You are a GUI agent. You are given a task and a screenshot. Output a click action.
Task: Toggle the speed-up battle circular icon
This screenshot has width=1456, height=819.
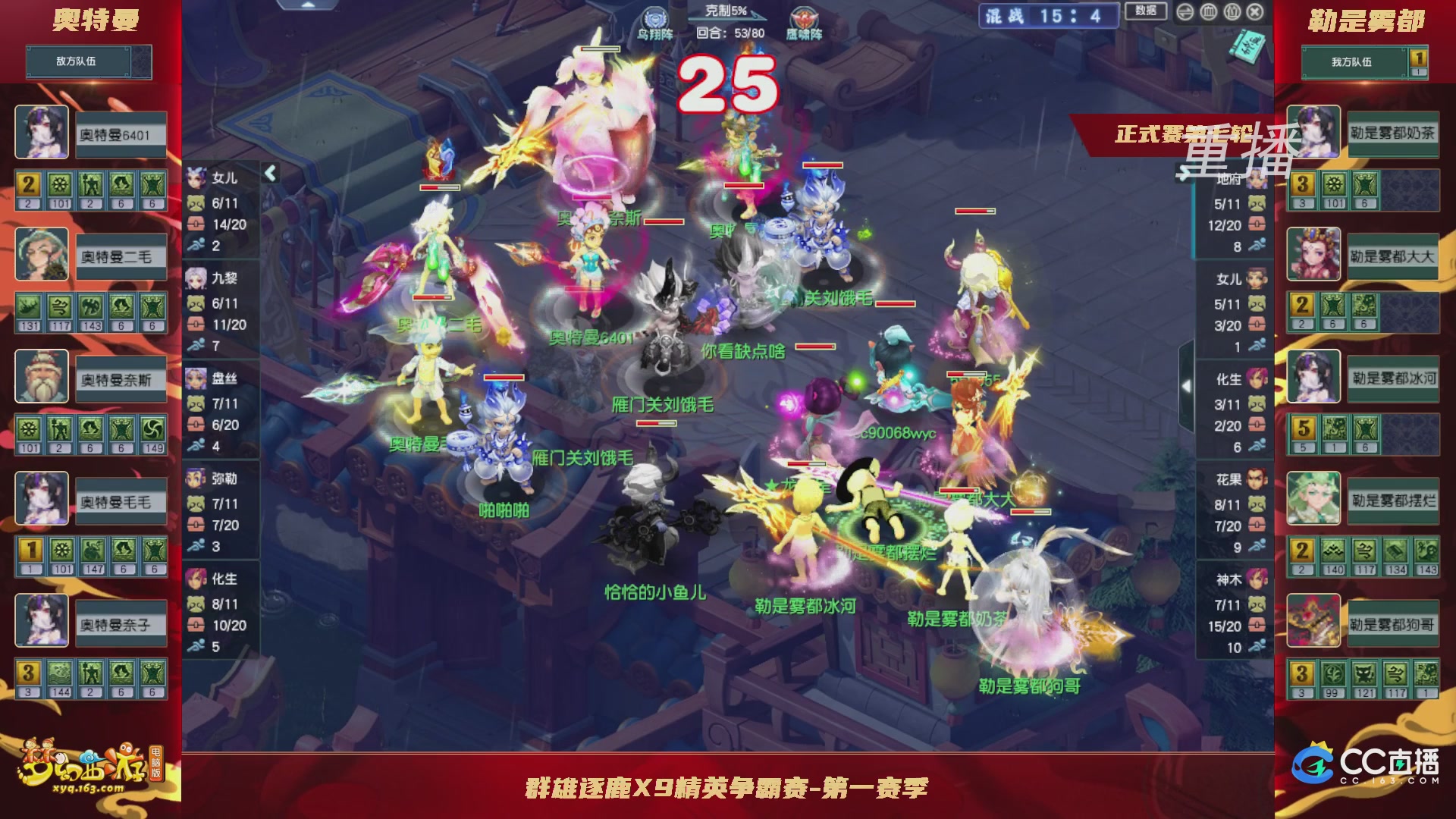(x=1185, y=13)
